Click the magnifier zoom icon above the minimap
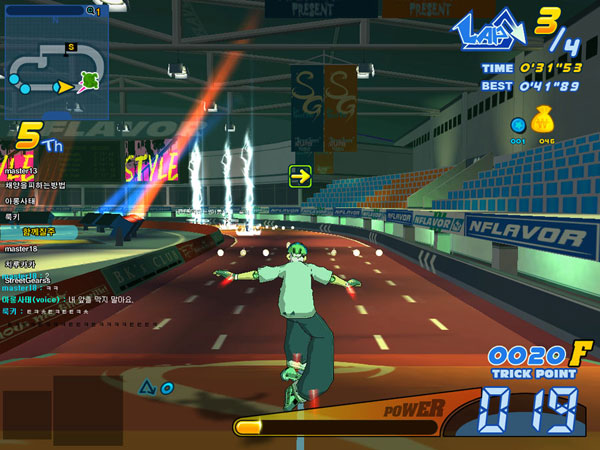 (x=91, y=11)
